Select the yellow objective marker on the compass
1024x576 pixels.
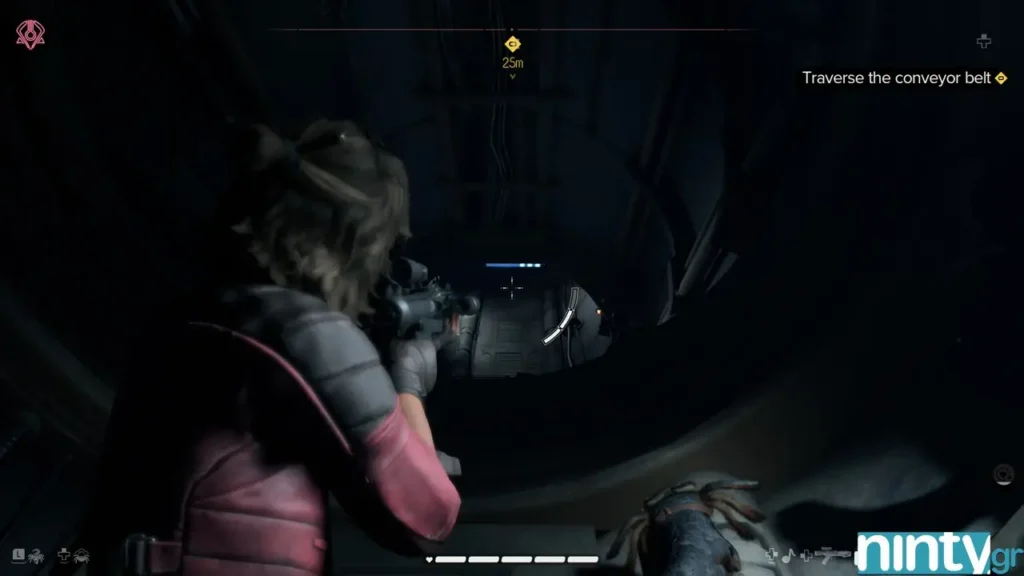coord(512,44)
